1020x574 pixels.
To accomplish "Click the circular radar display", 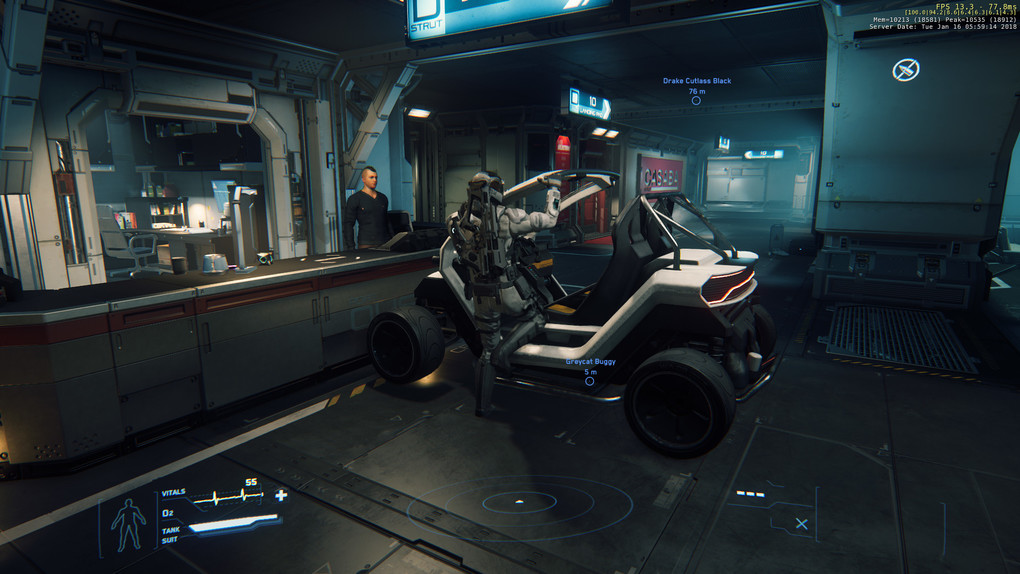I will point(518,501).
